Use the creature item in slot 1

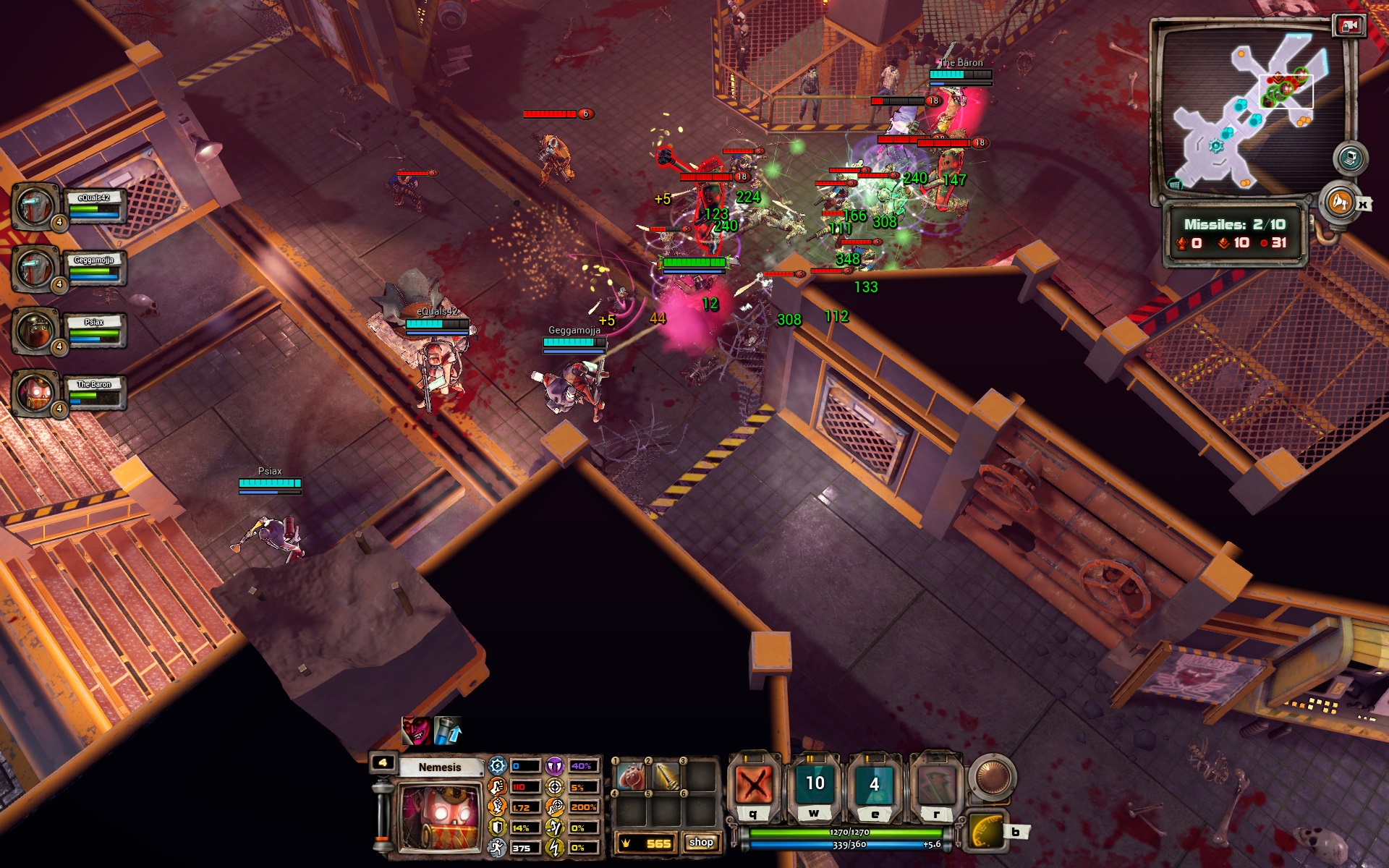click(632, 778)
